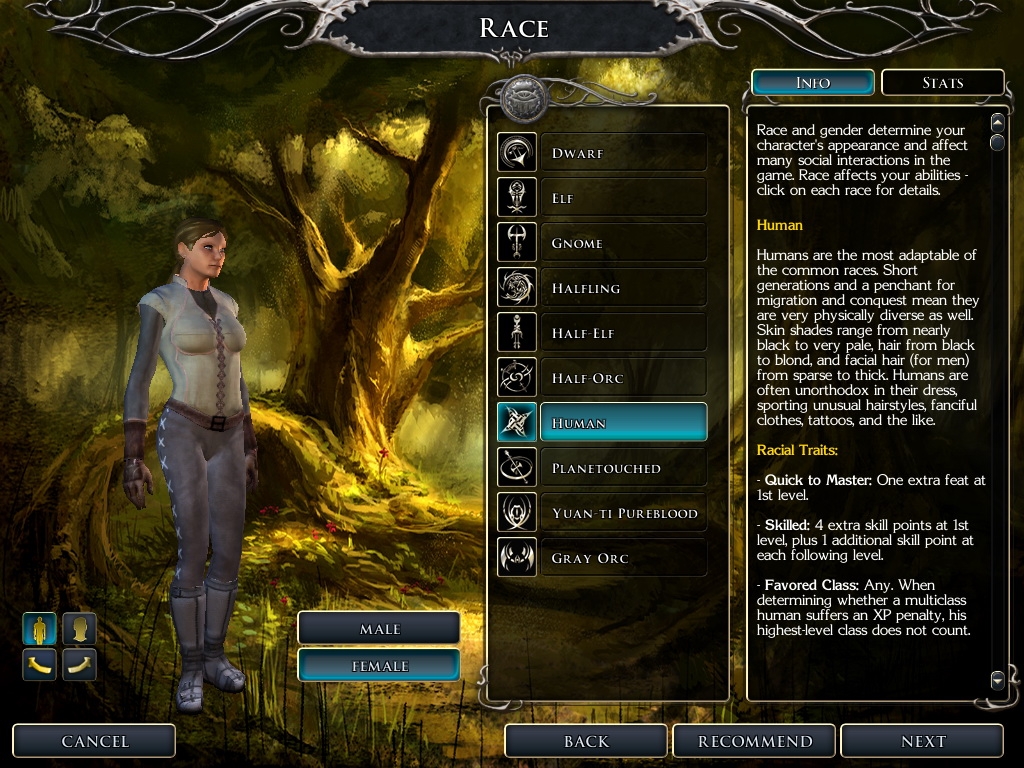Image resolution: width=1024 pixels, height=768 pixels.
Task: Select the Half-Orc race
Action: (622, 378)
